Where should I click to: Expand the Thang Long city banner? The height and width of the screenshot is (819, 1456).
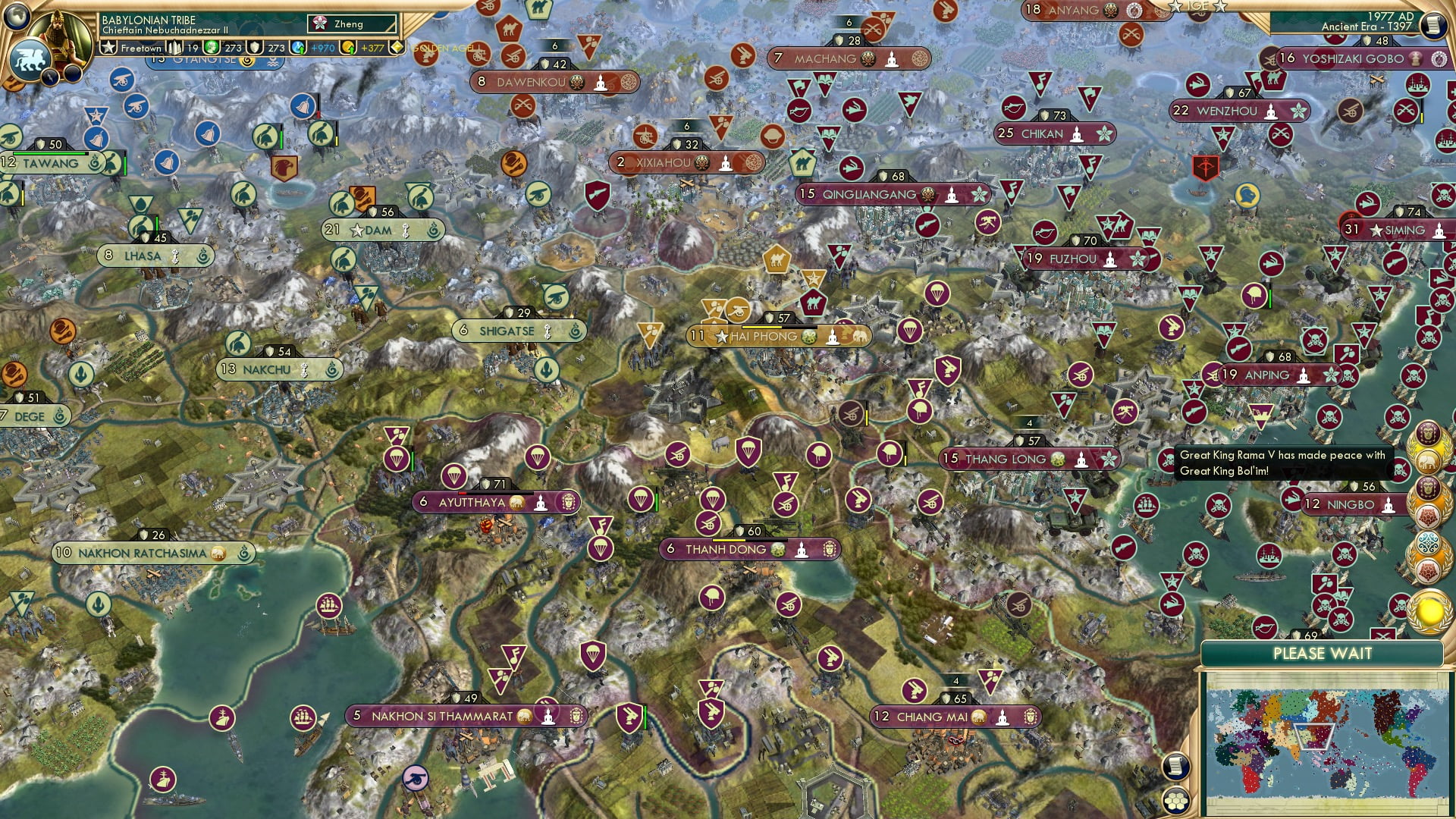coord(1030,458)
